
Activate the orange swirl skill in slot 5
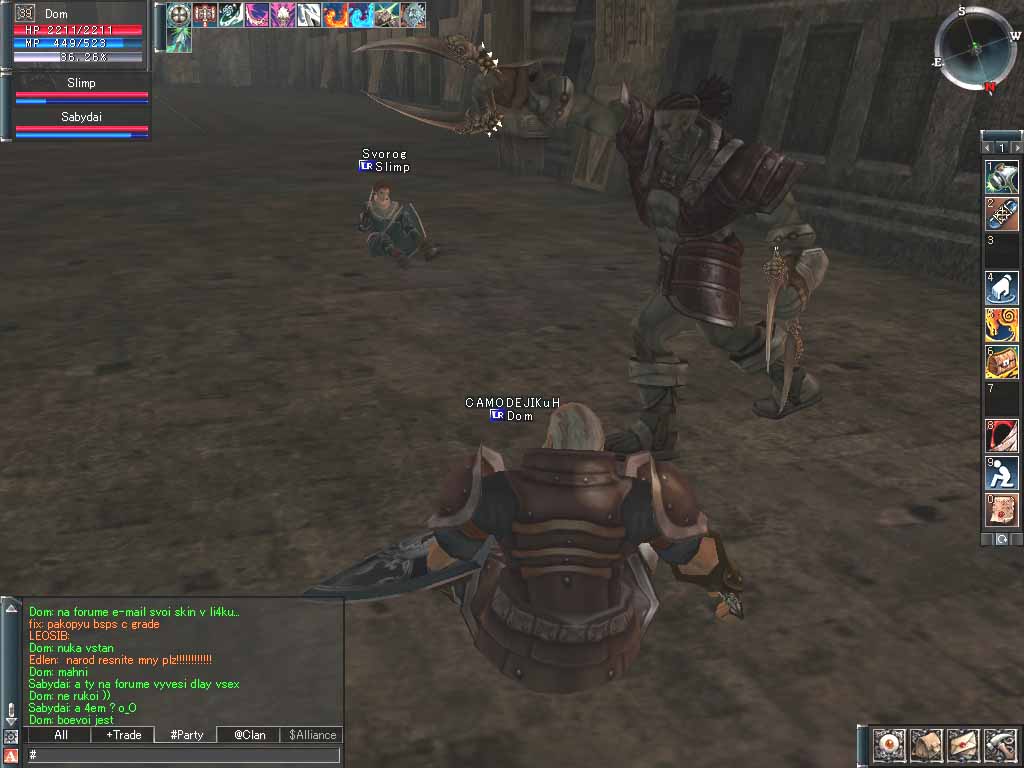click(1002, 325)
